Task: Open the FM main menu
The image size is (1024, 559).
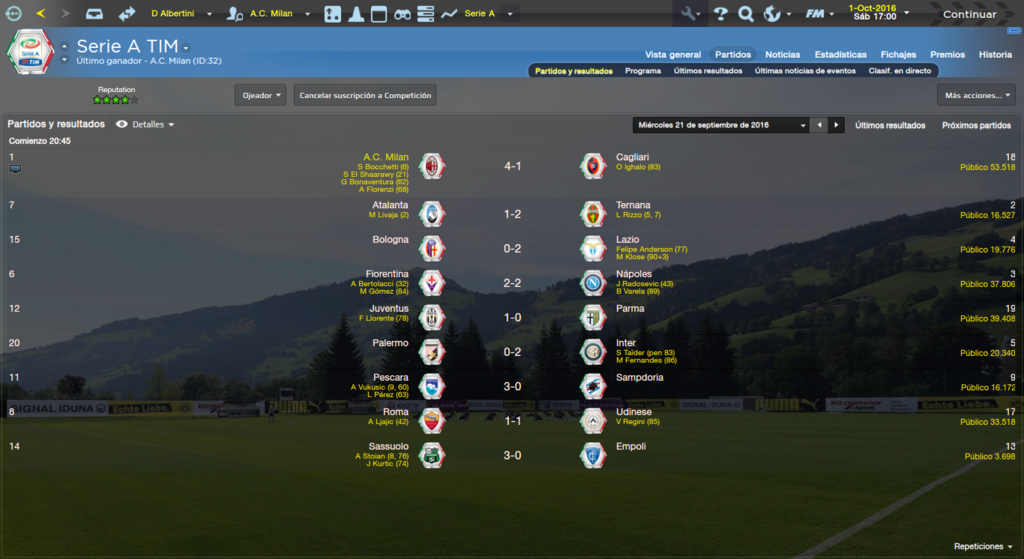Action: pyautogui.click(x=820, y=14)
